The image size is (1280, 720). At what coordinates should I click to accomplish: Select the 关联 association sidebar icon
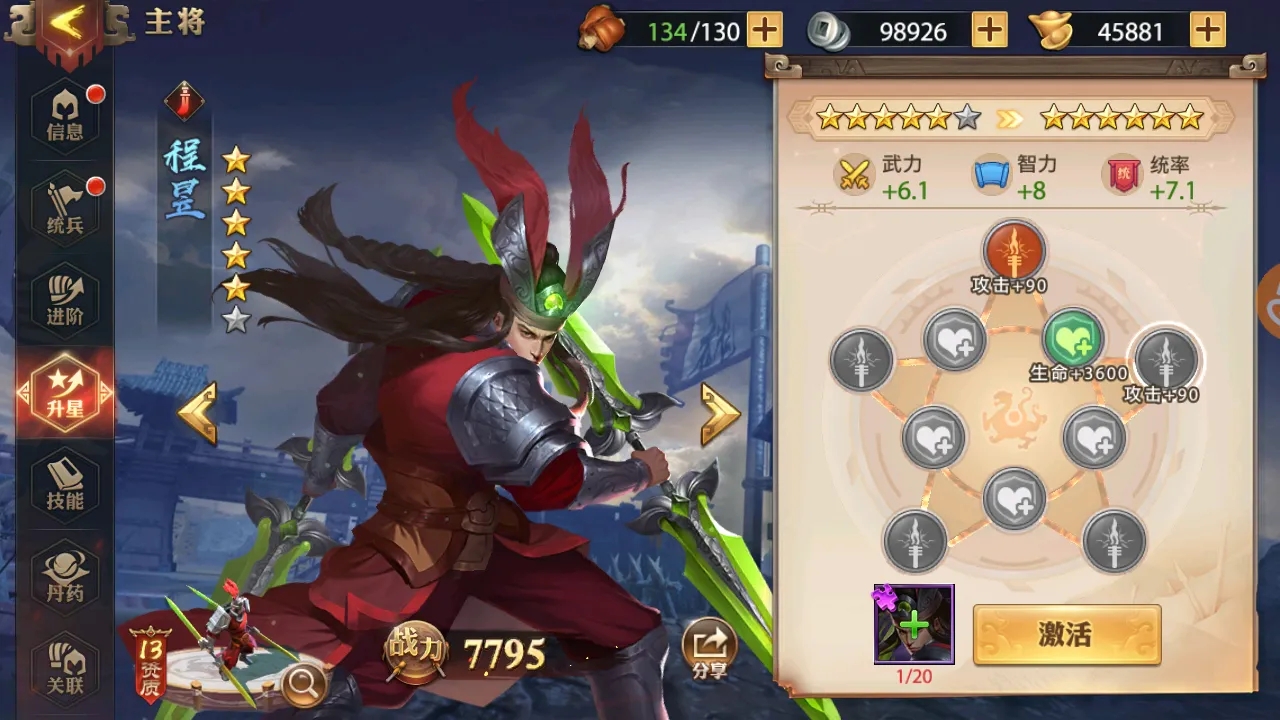tap(63, 663)
